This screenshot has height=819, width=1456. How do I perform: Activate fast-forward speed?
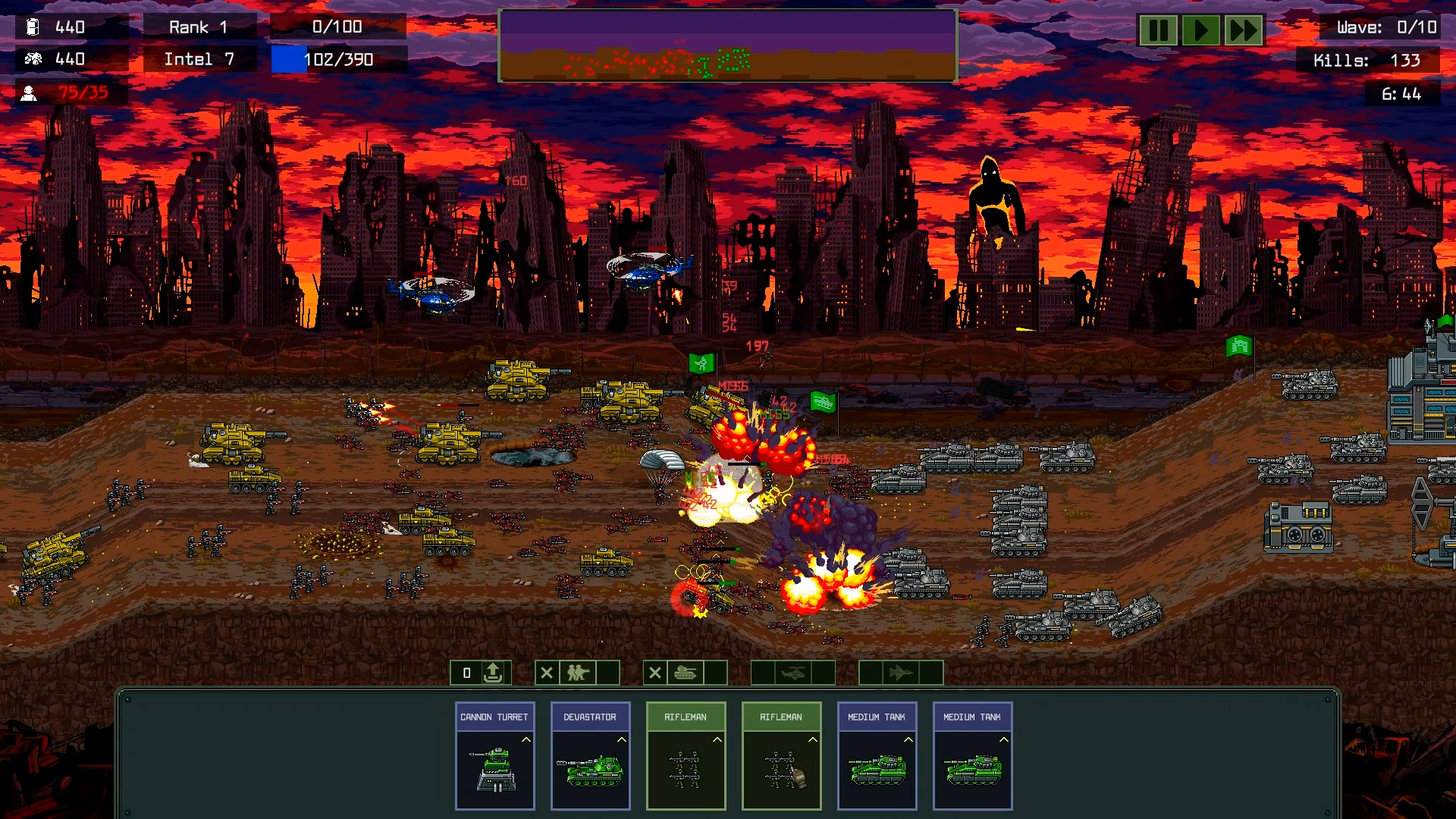[x=1244, y=31]
